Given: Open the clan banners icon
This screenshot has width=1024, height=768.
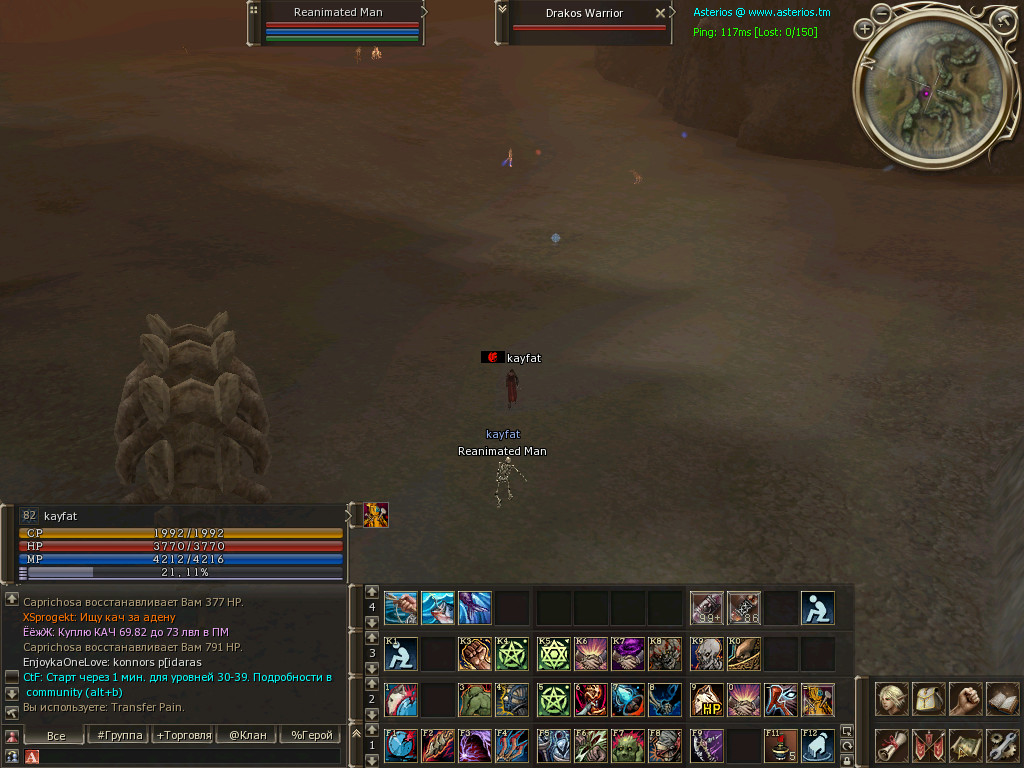Looking at the screenshot, I should pyautogui.click(x=928, y=745).
